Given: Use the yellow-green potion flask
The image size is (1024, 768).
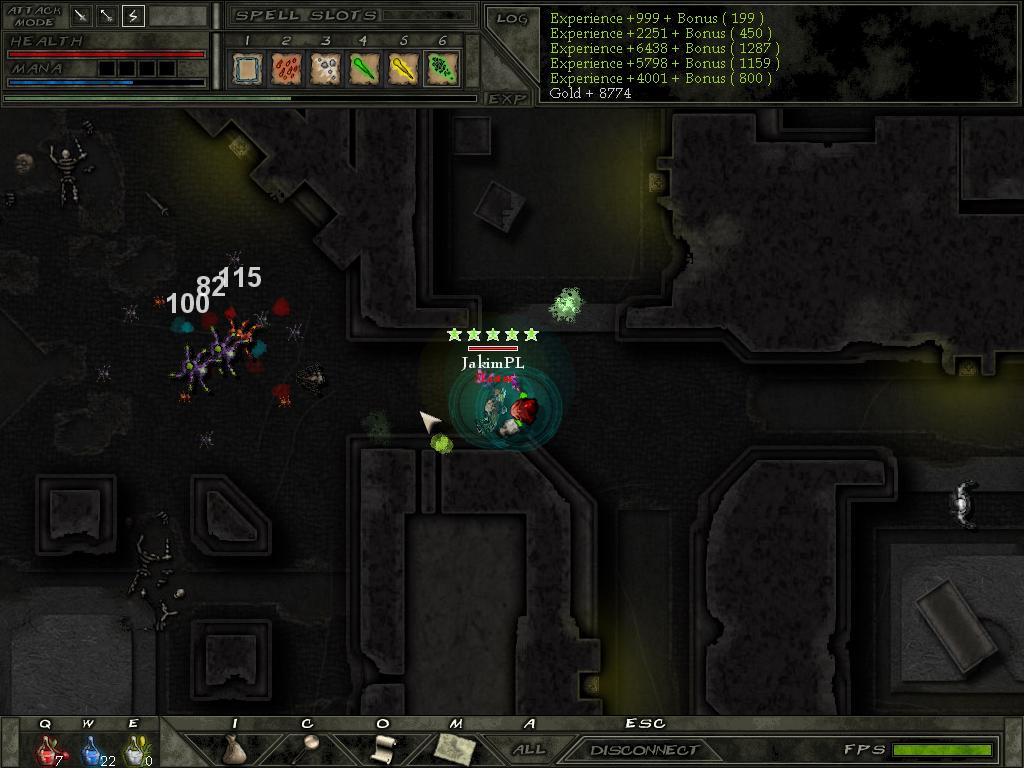Looking at the screenshot, I should [133, 749].
